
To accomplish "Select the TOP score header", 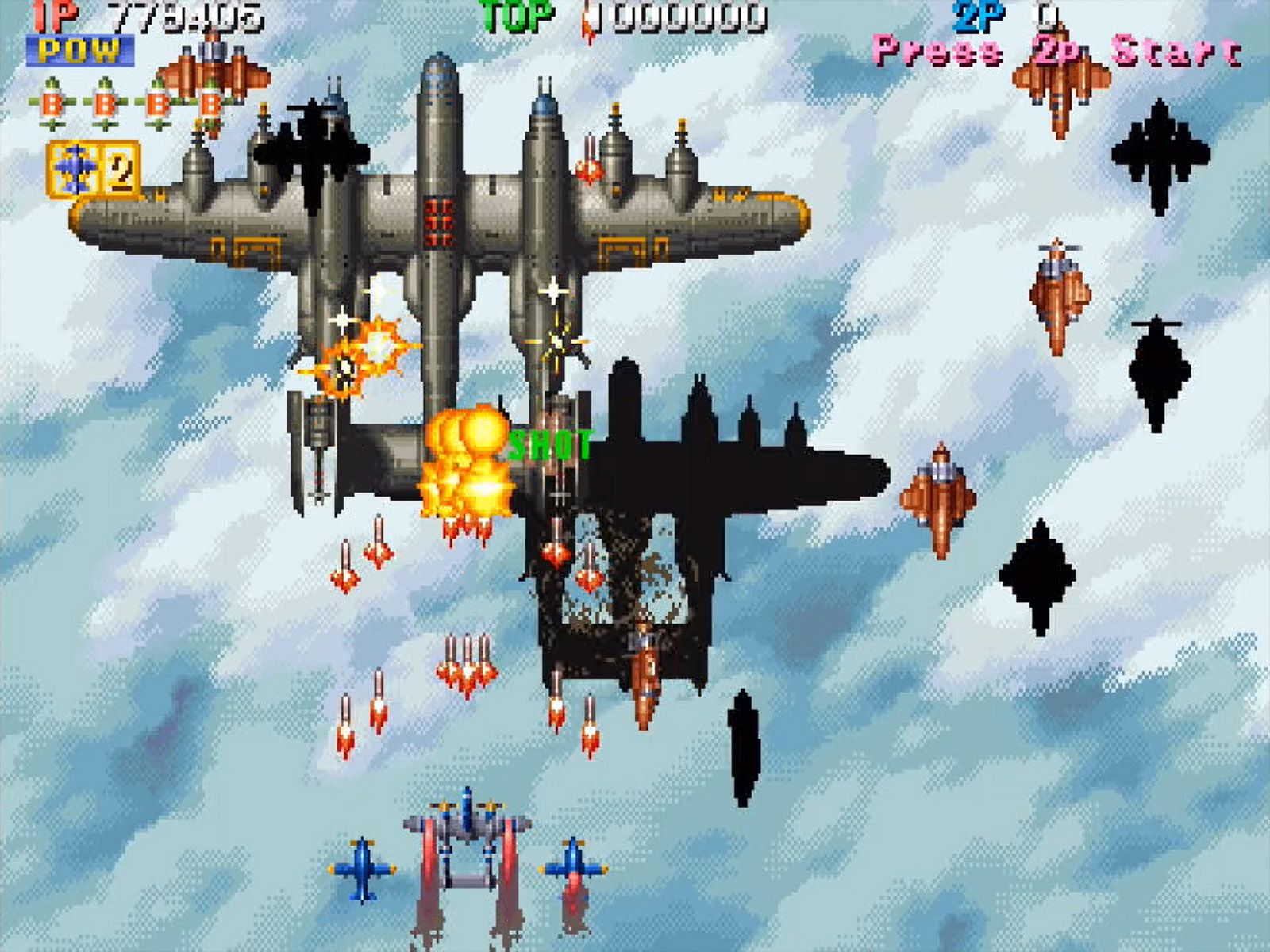I will (x=516, y=16).
